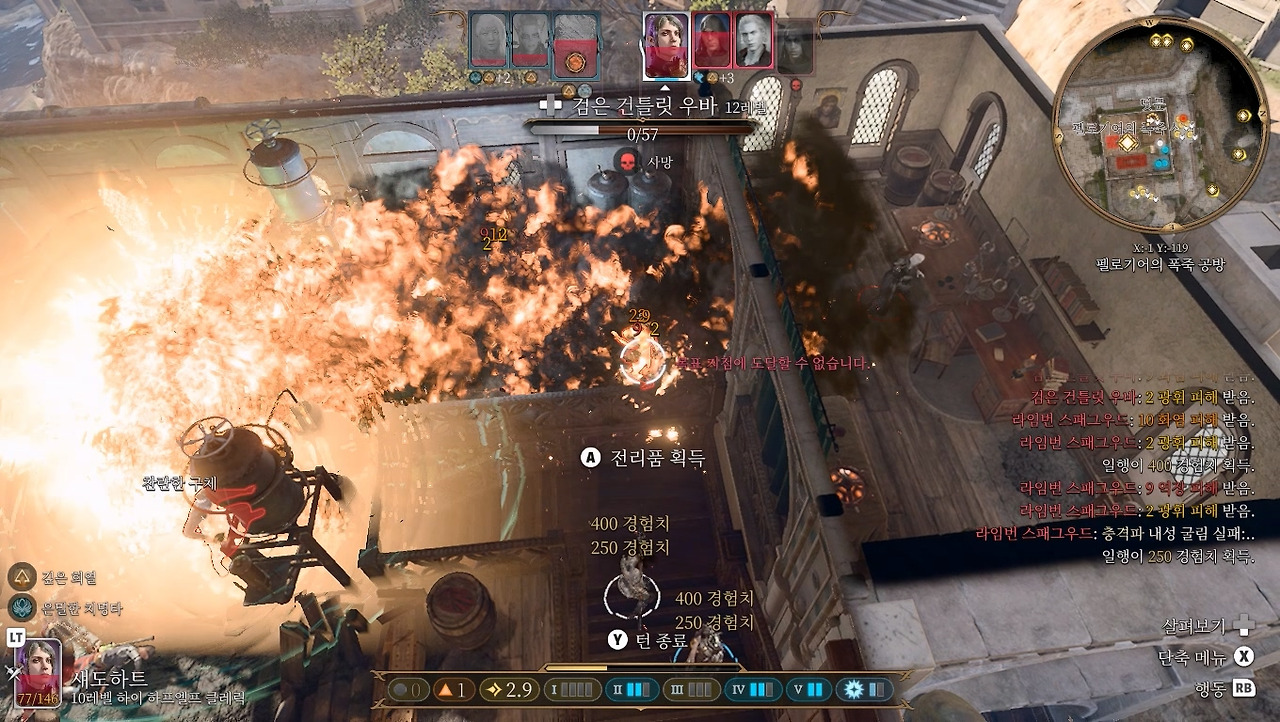
Task: Select the Channel Divinity starburst resource
Action: [x=866, y=690]
